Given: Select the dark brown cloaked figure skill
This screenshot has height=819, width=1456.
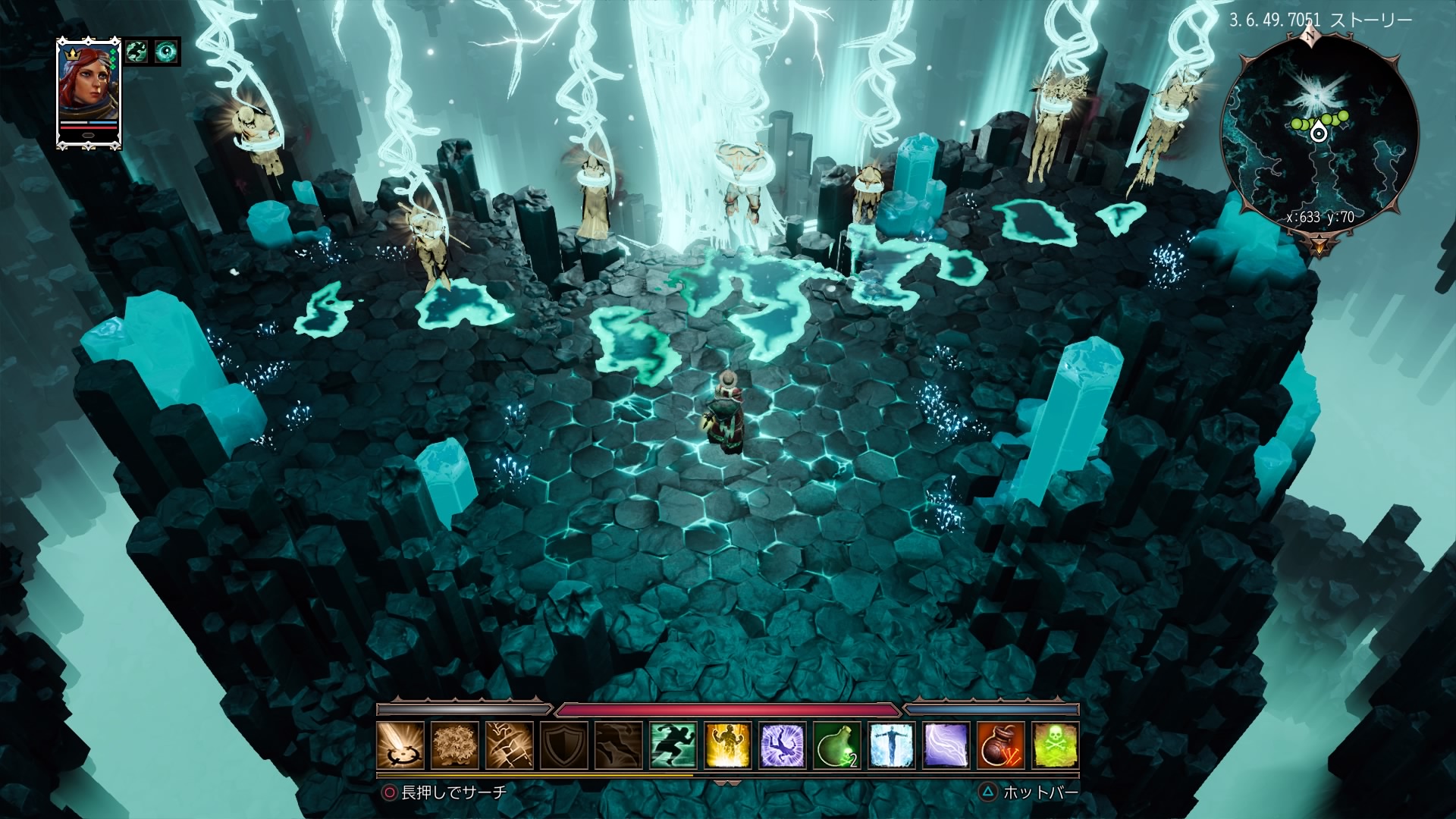Looking at the screenshot, I should coord(619,745).
